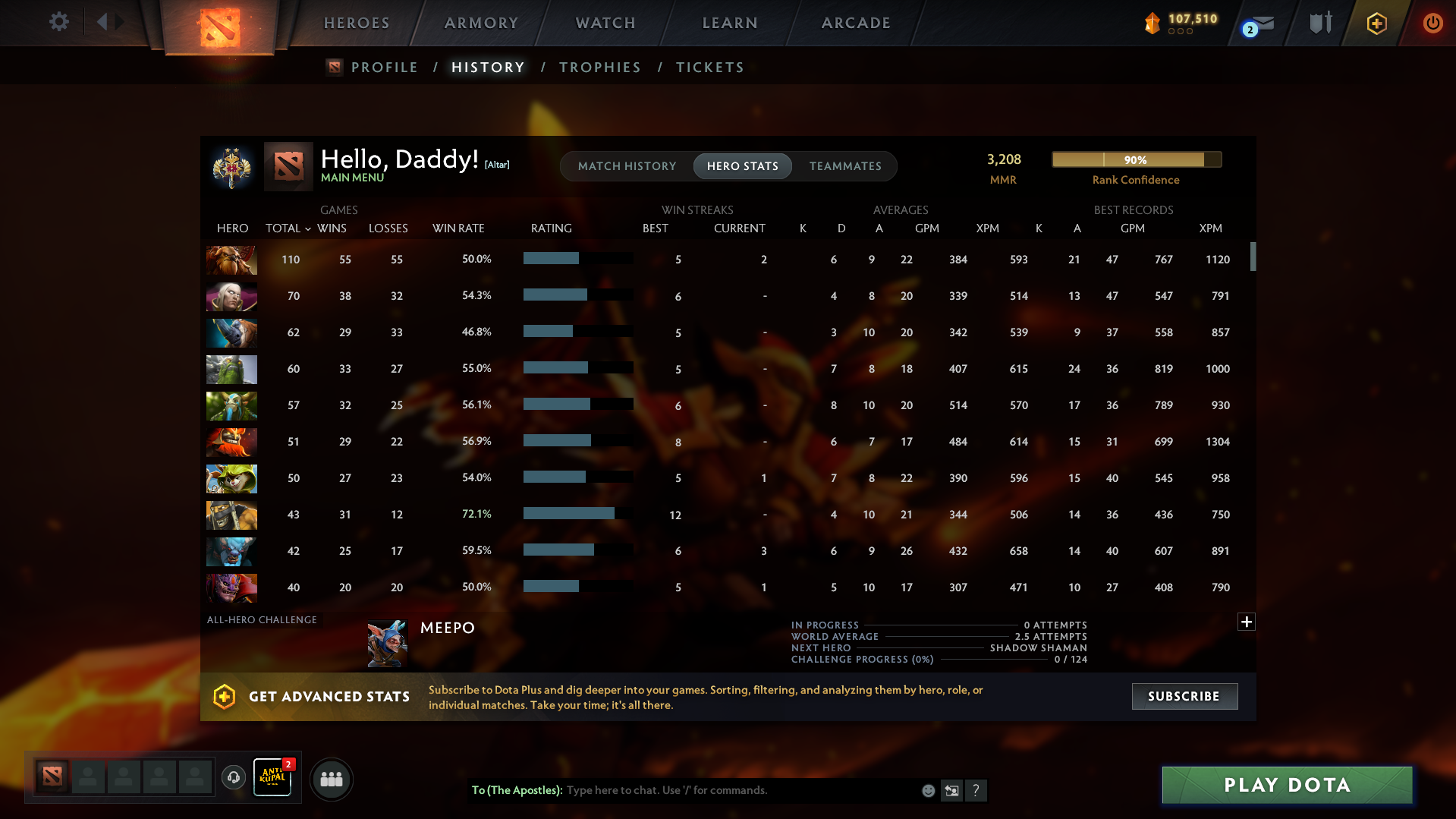Switch to the HERO STATS toggle tab
The width and height of the screenshot is (1456, 819).
742,166
